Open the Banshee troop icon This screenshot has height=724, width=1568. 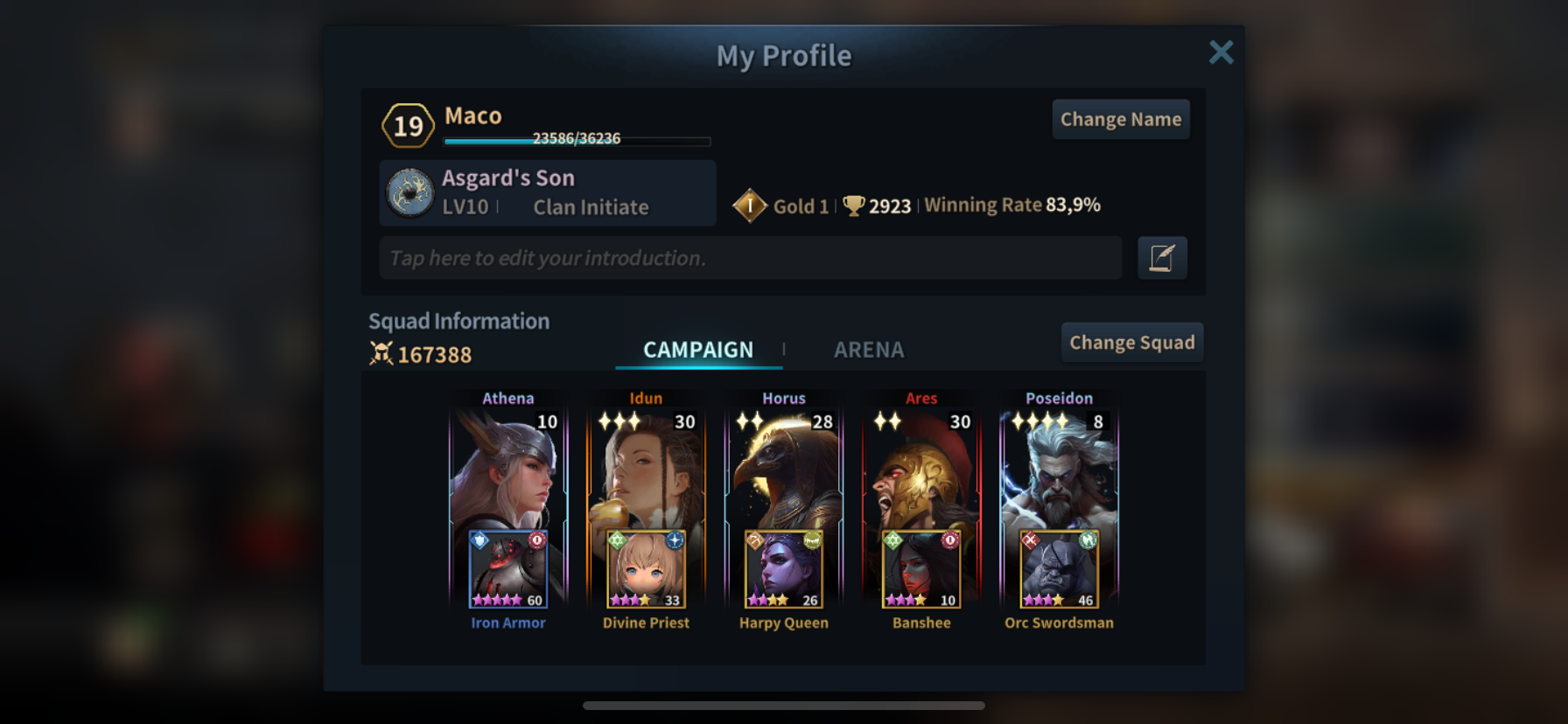point(921,569)
